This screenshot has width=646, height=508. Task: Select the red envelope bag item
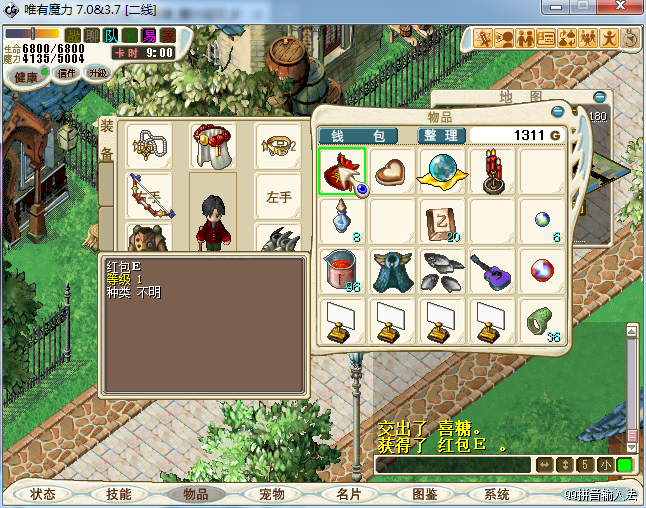[342, 170]
